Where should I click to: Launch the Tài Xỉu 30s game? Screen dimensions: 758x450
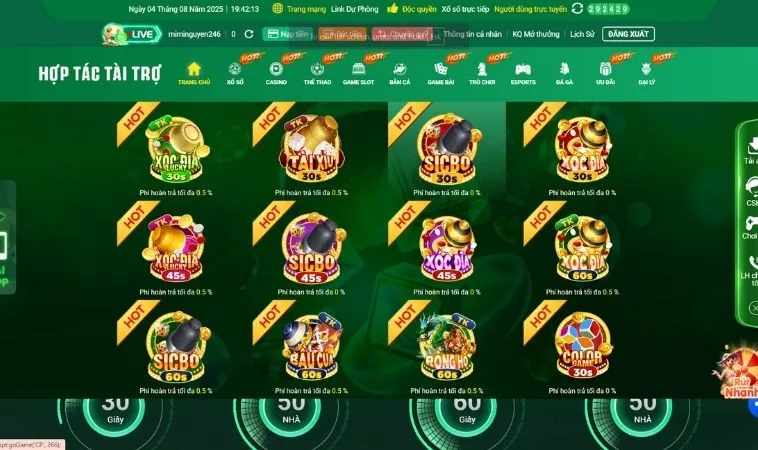[311, 149]
